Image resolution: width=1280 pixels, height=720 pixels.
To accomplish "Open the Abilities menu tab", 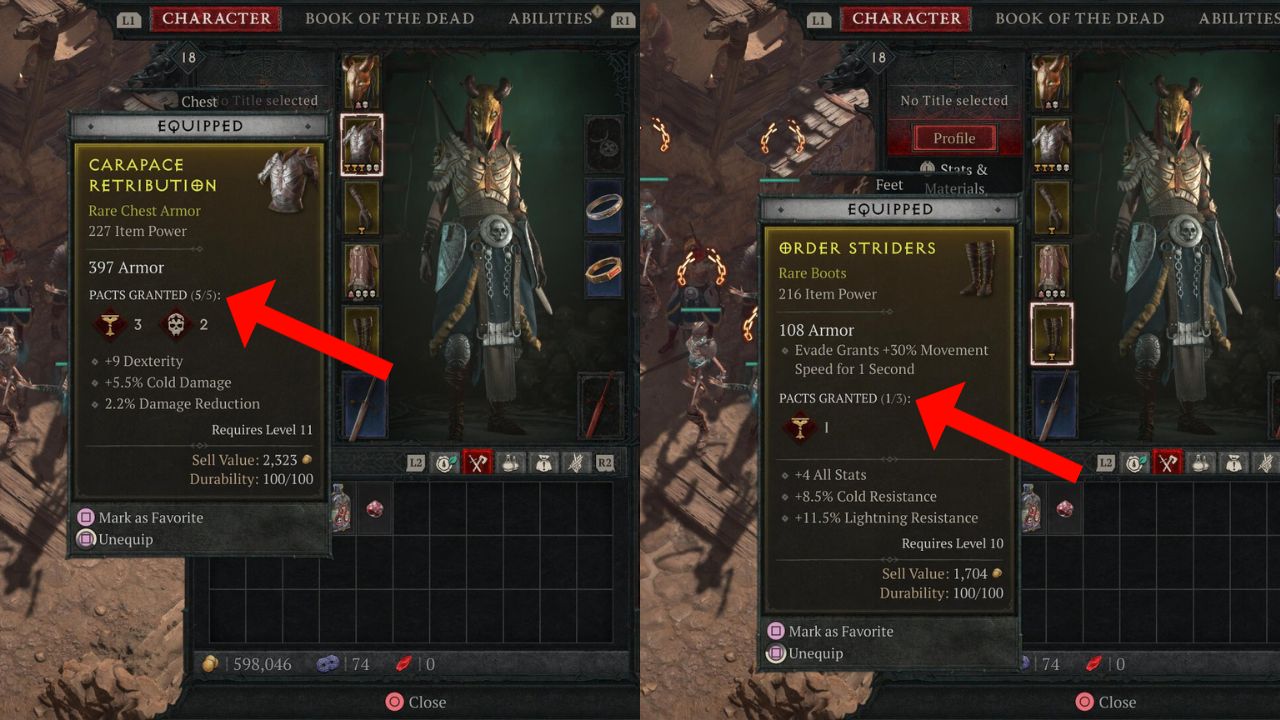I will tap(549, 18).
